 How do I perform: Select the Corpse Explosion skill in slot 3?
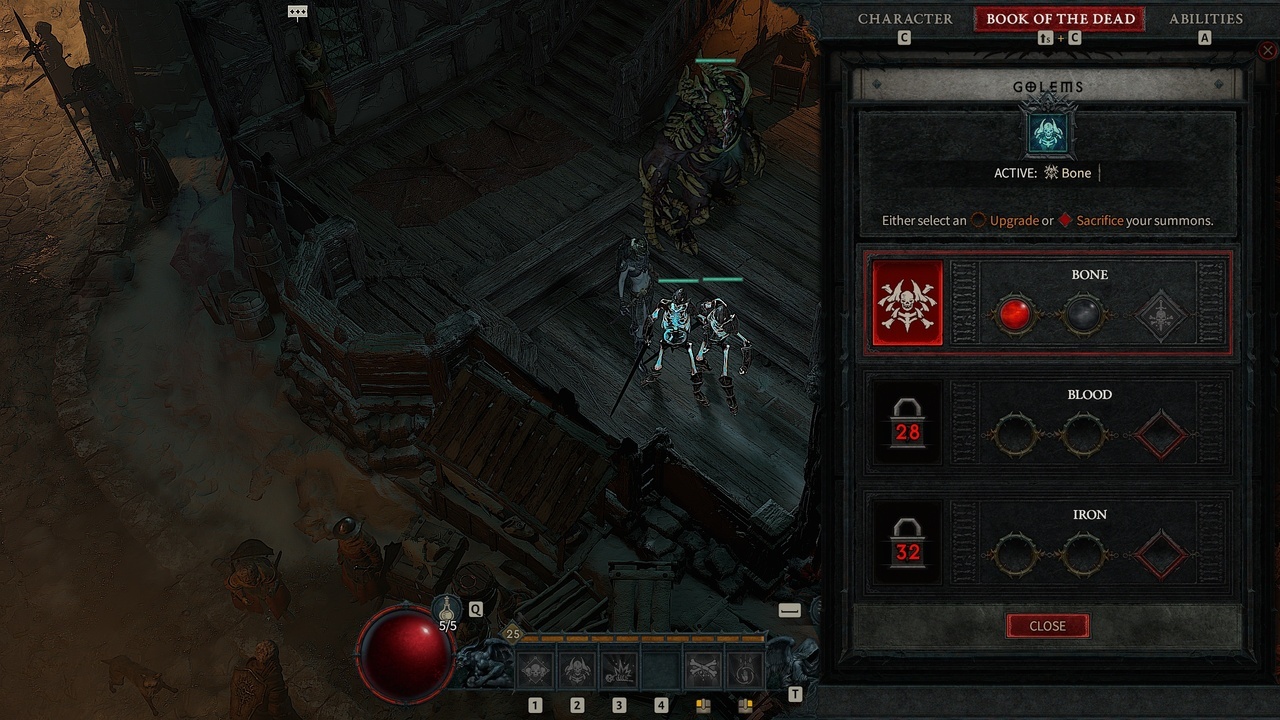point(618,669)
